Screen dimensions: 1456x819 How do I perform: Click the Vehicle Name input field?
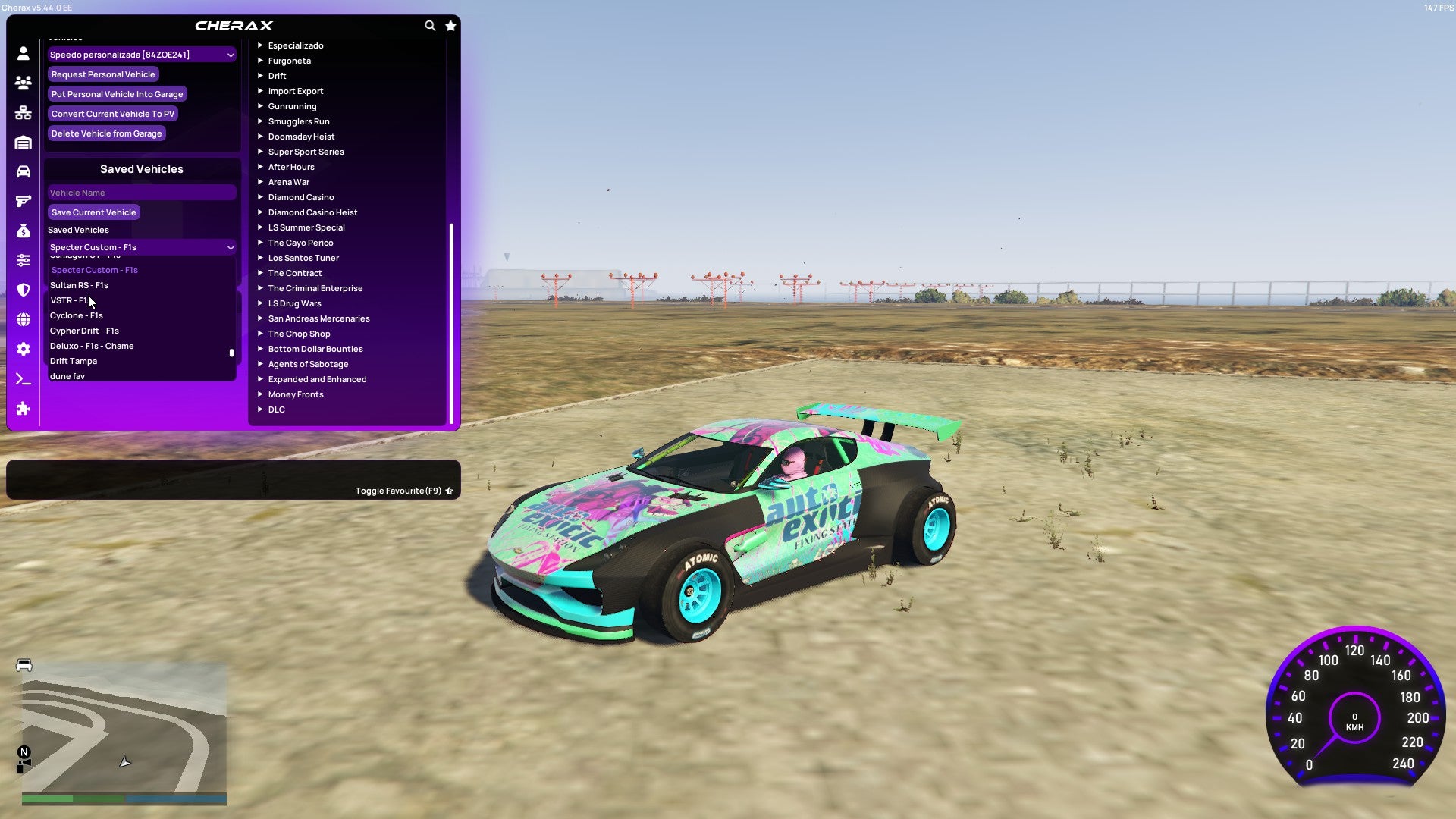[x=141, y=192]
